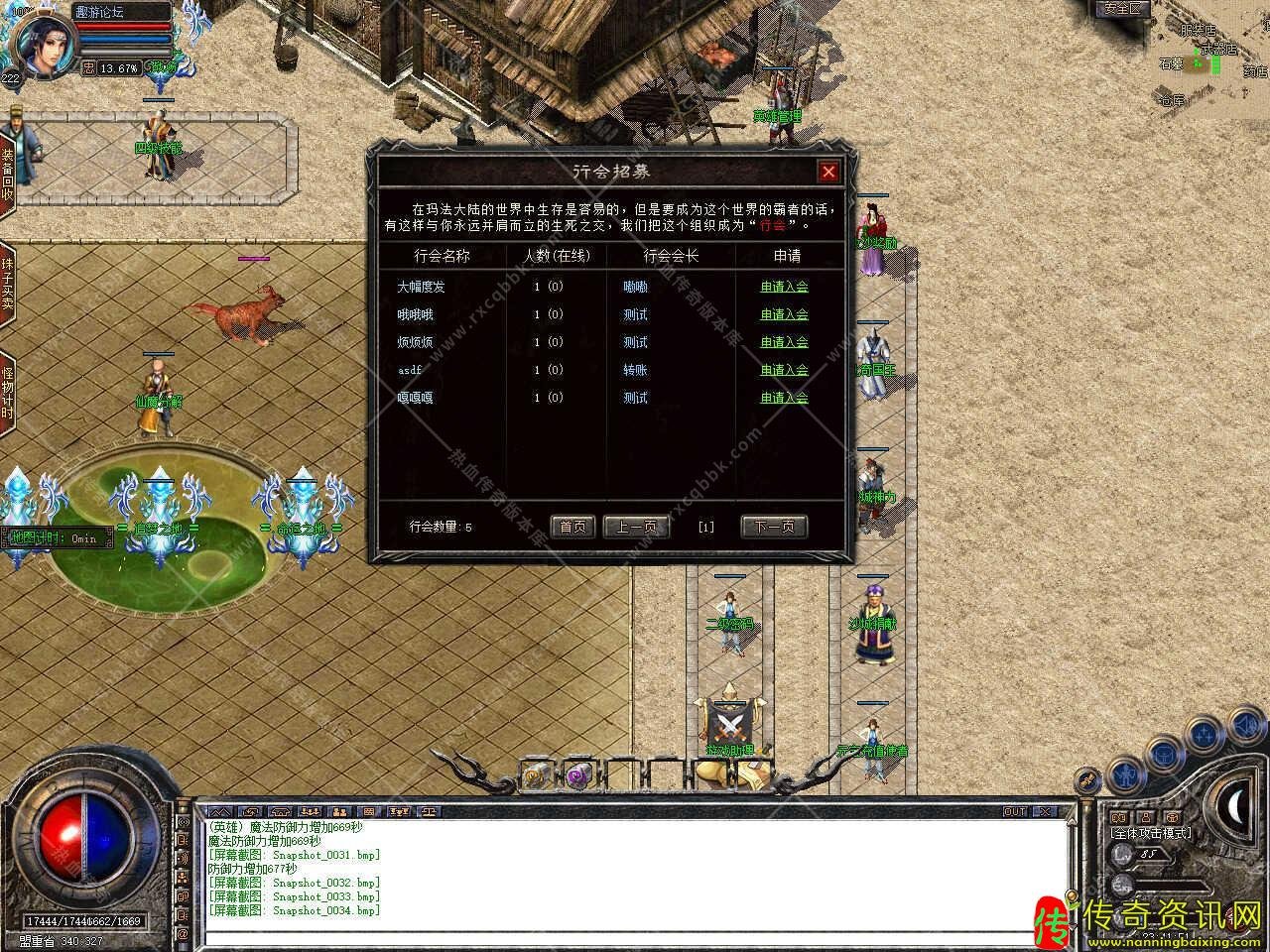Click the 上一页 previous page button
This screenshot has width=1270, height=952.
tap(636, 527)
